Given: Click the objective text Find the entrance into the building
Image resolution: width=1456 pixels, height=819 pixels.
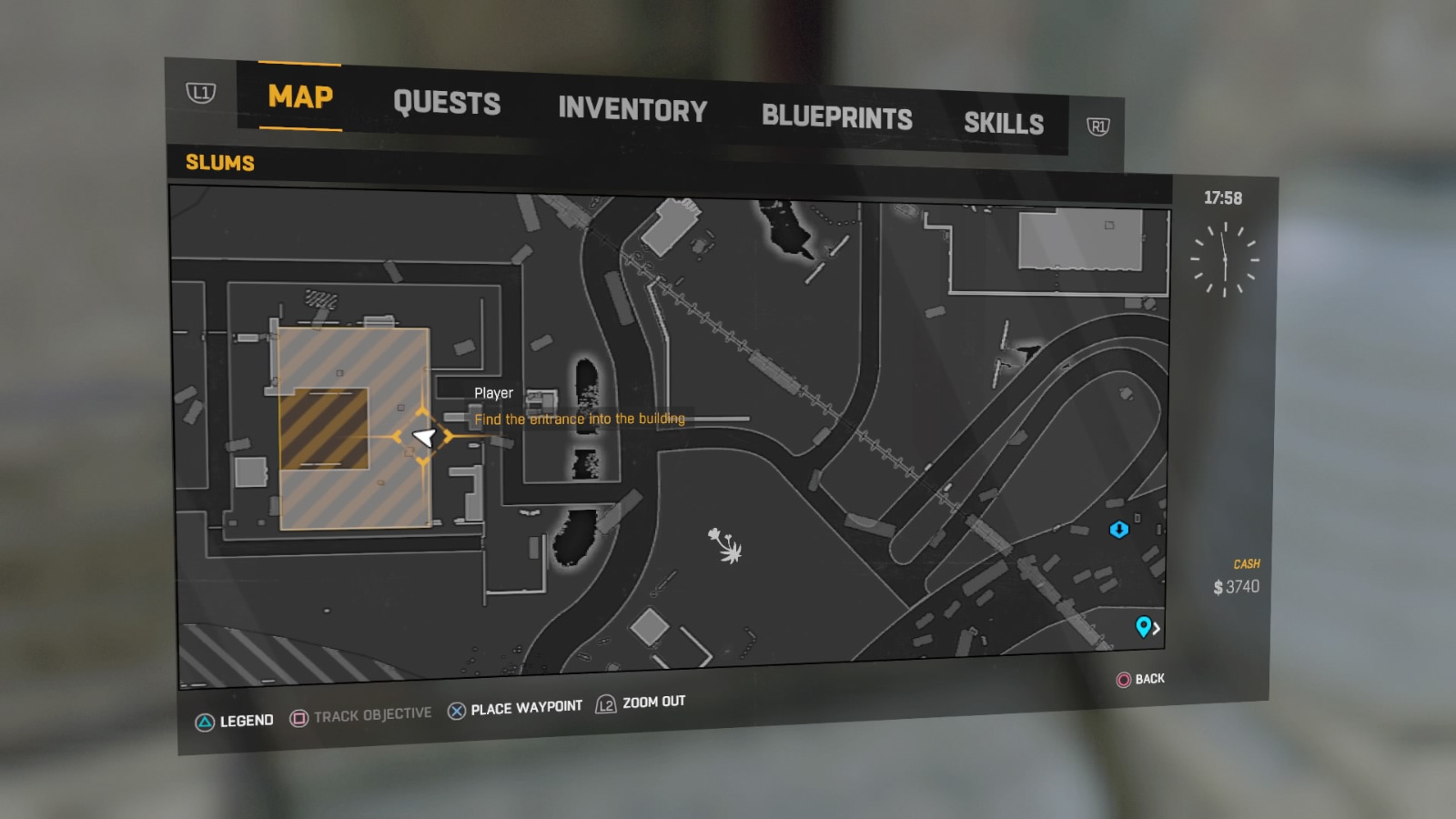Looking at the screenshot, I should 580,419.
